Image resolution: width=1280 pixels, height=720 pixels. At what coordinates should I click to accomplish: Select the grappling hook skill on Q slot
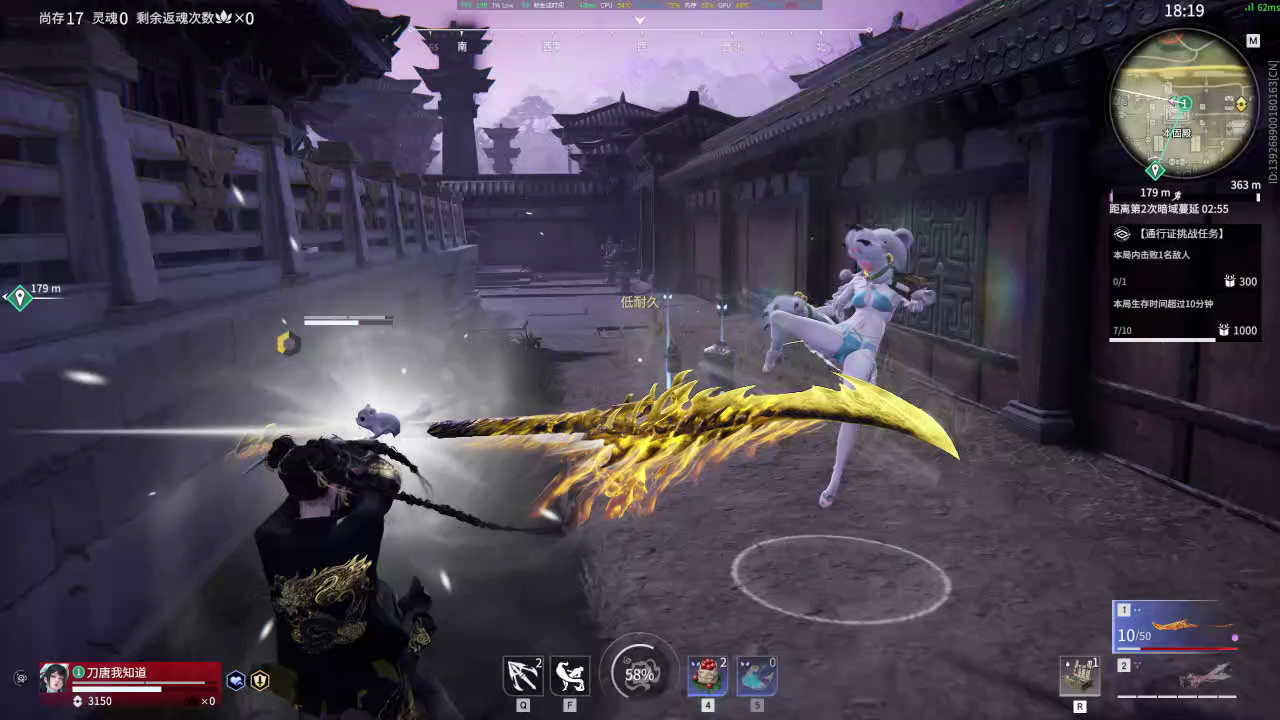point(522,675)
